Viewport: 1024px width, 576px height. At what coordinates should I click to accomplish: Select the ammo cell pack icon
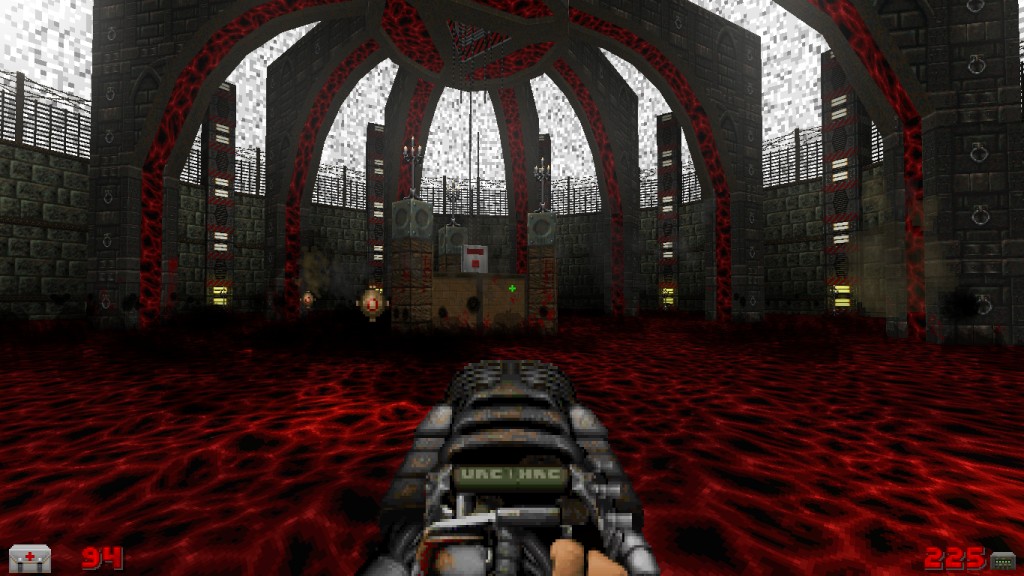pos(1002,559)
